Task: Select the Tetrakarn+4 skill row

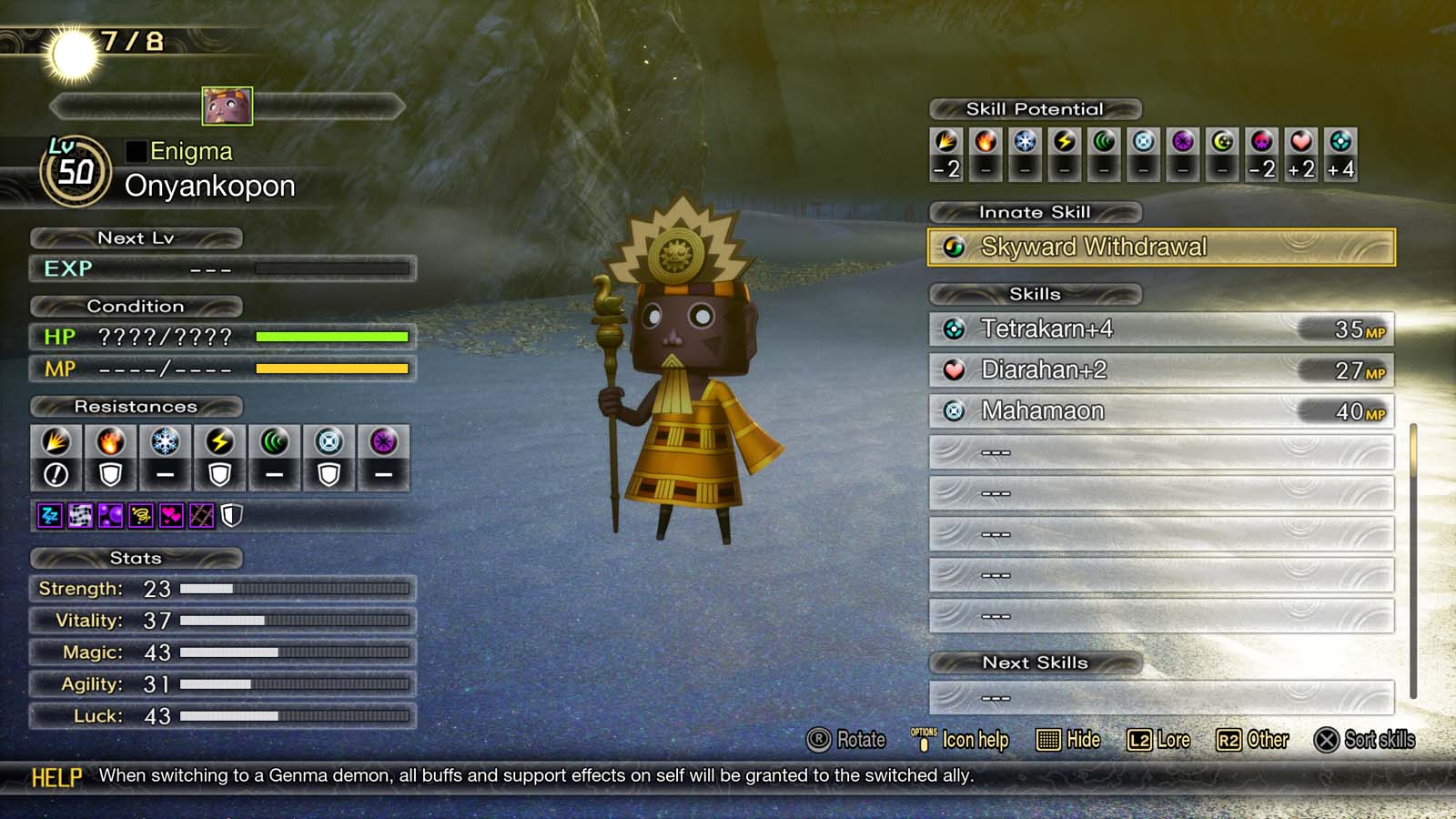Action: click(1160, 329)
